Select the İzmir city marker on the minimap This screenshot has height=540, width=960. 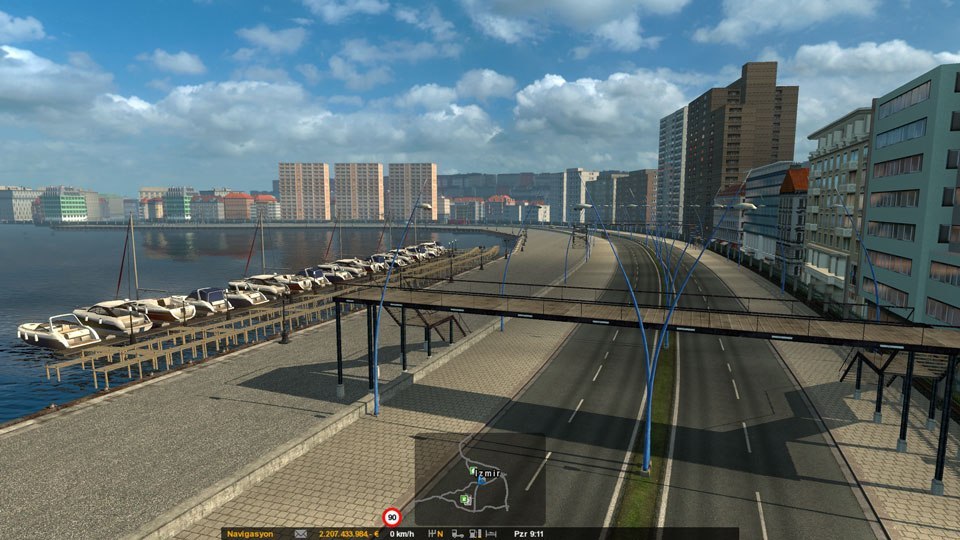pos(488,473)
